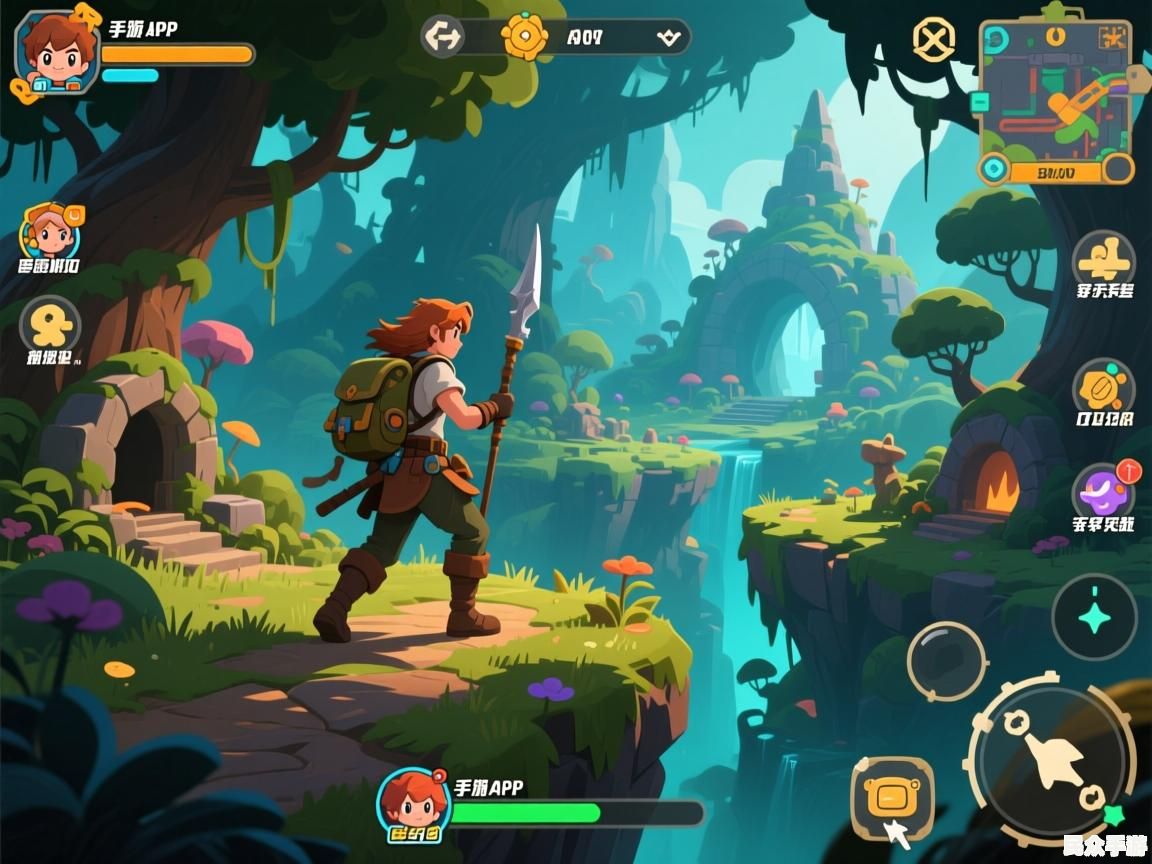
Task: Click the arrow button on the top bar
Action: pyautogui.click(x=442, y=37)
